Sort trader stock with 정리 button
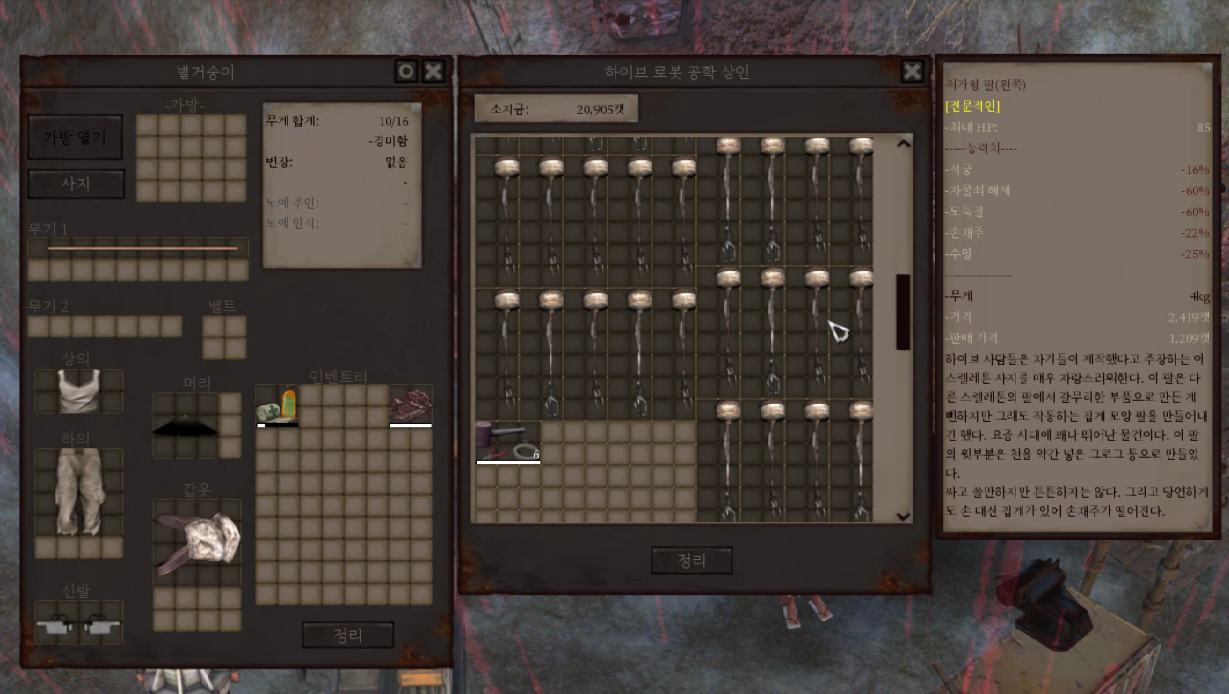The height and width of the screenshot is (694, 1229). pyautogui.click(x=691, y=561)
